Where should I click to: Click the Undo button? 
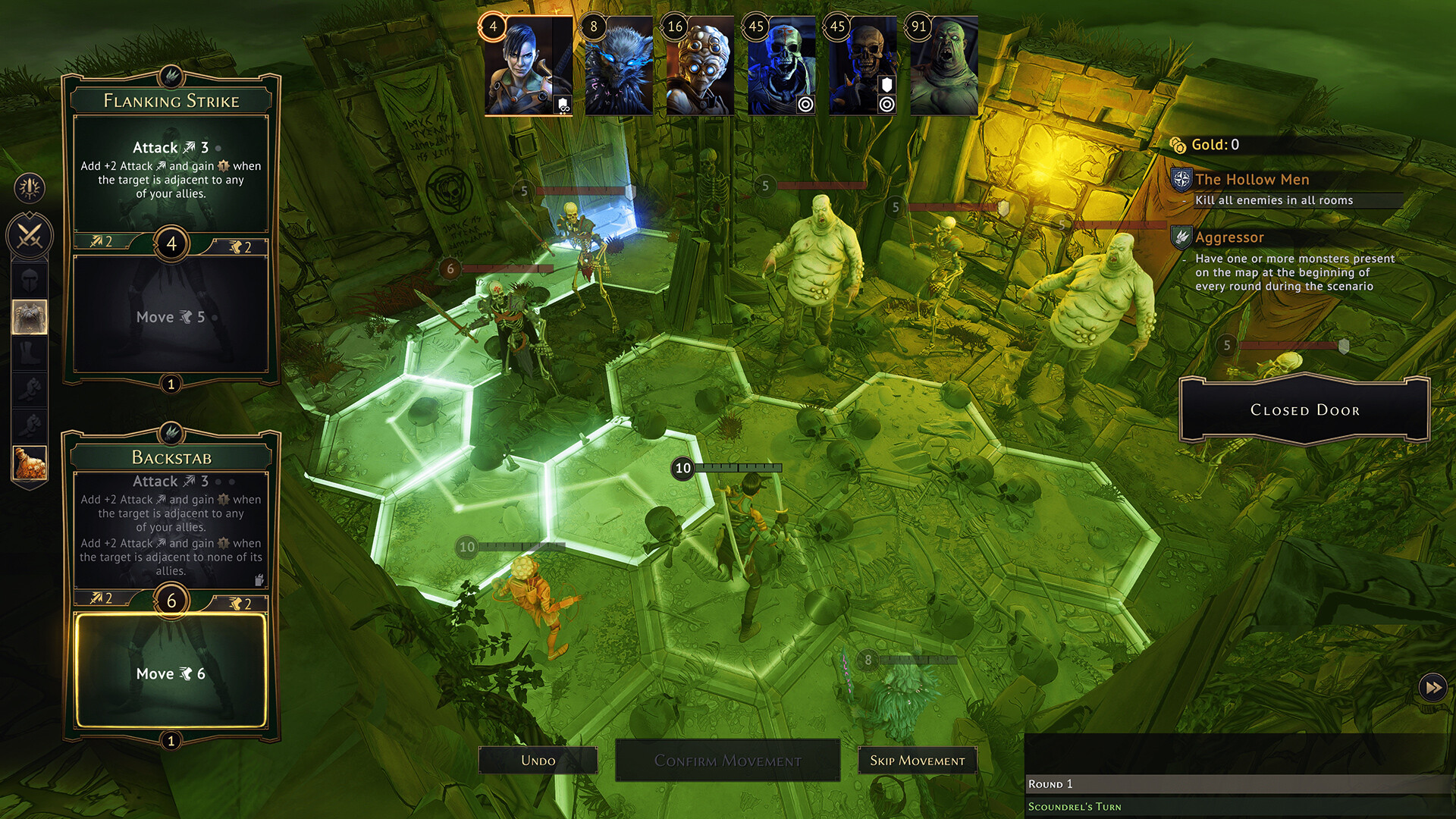pyautogui.click(x=538, y=760)
